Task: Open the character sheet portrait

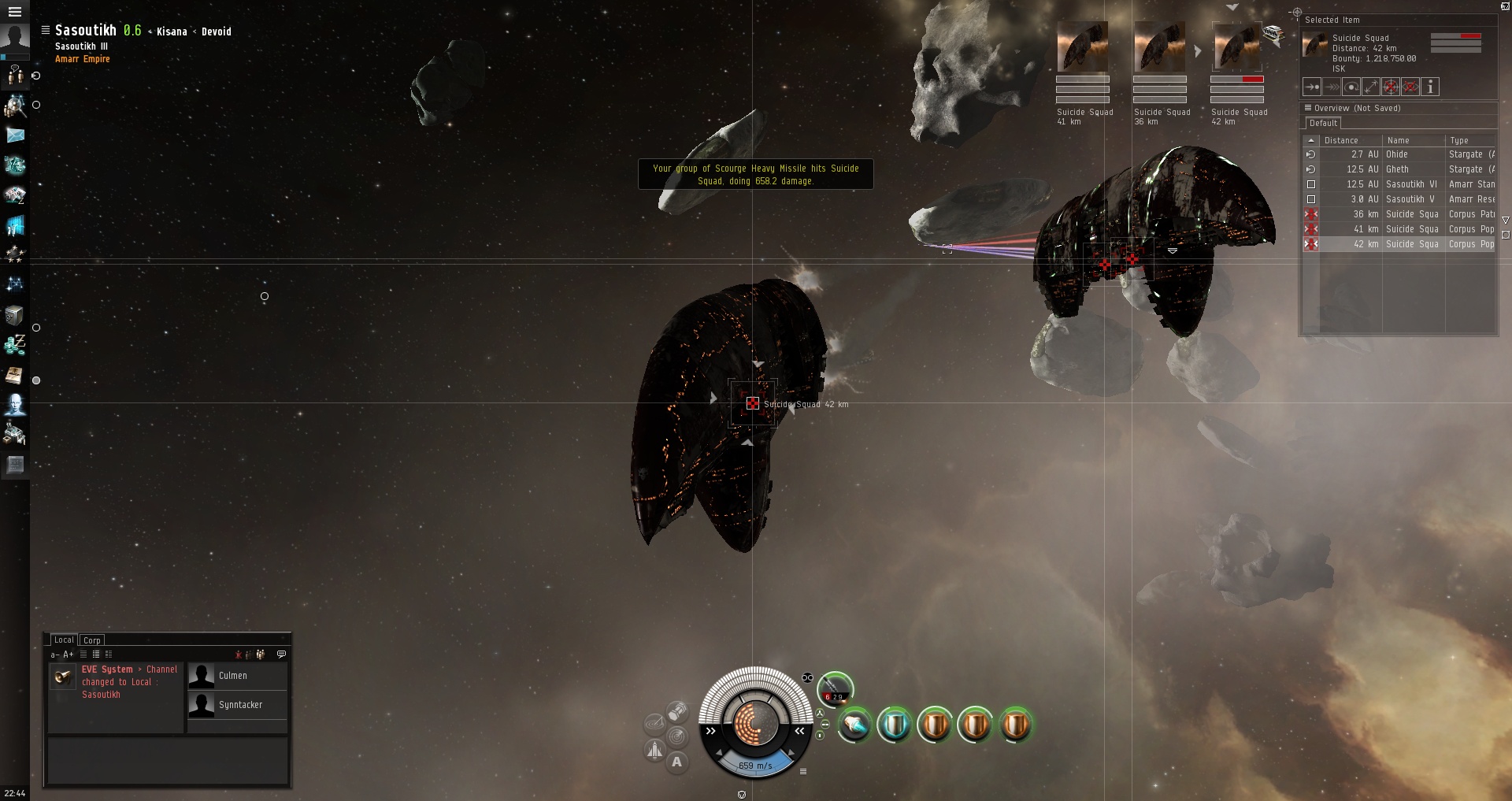Action: [x=14, y=39]
